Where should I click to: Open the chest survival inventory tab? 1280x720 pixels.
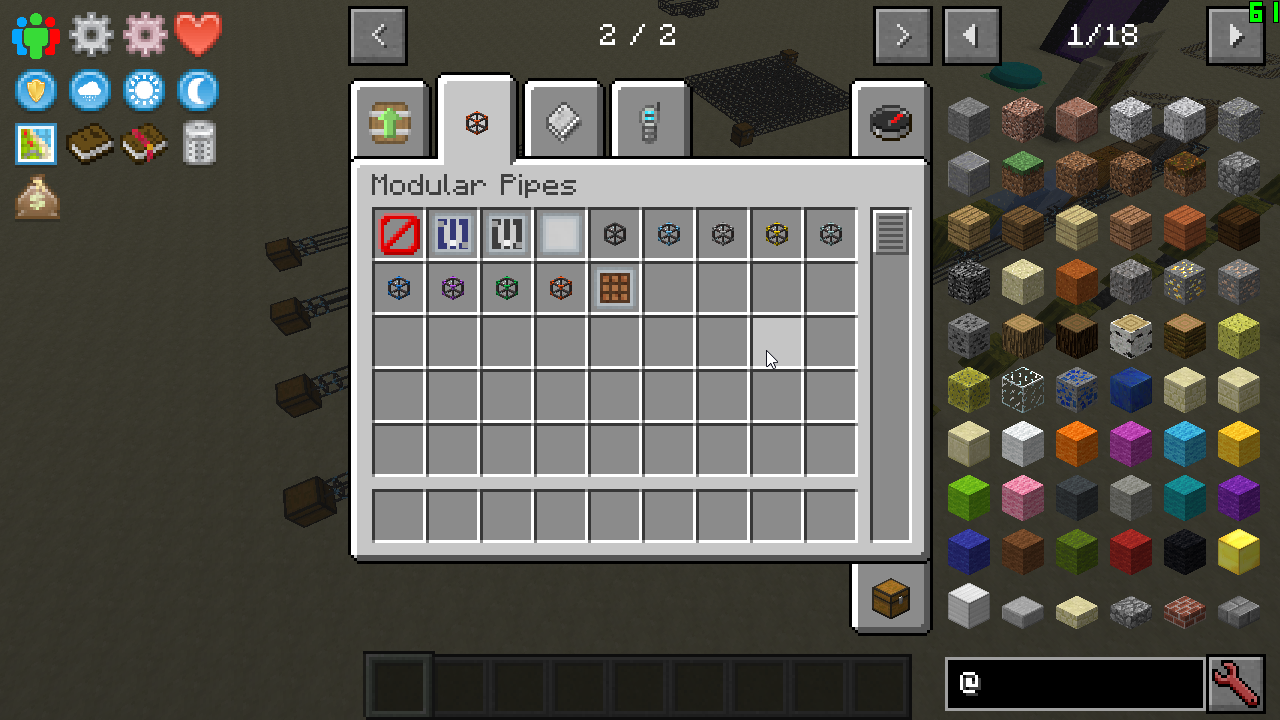point(890,598)
